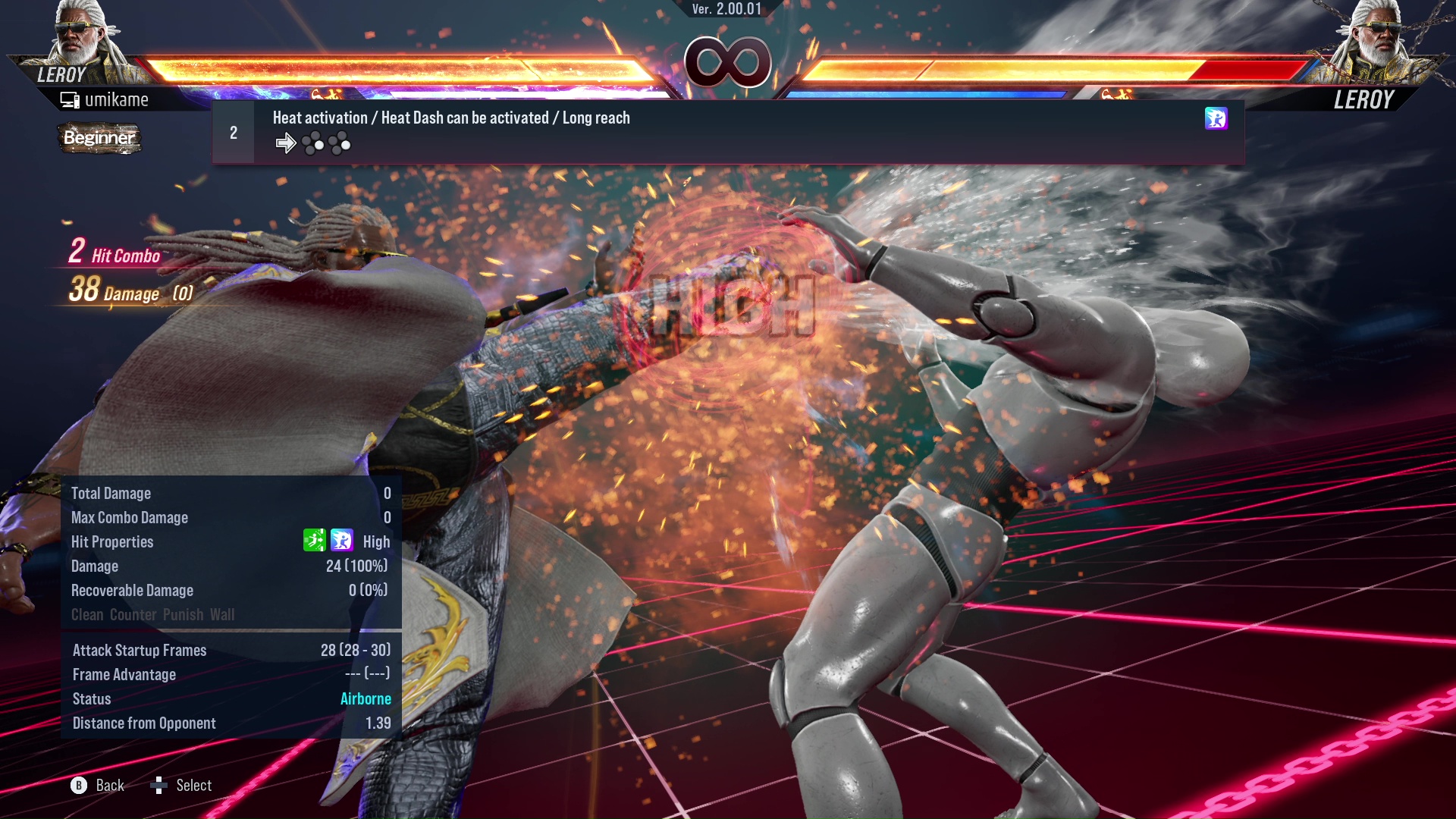
Task: Click the Beginner rank badge
Action: click(x=99, y=138)
